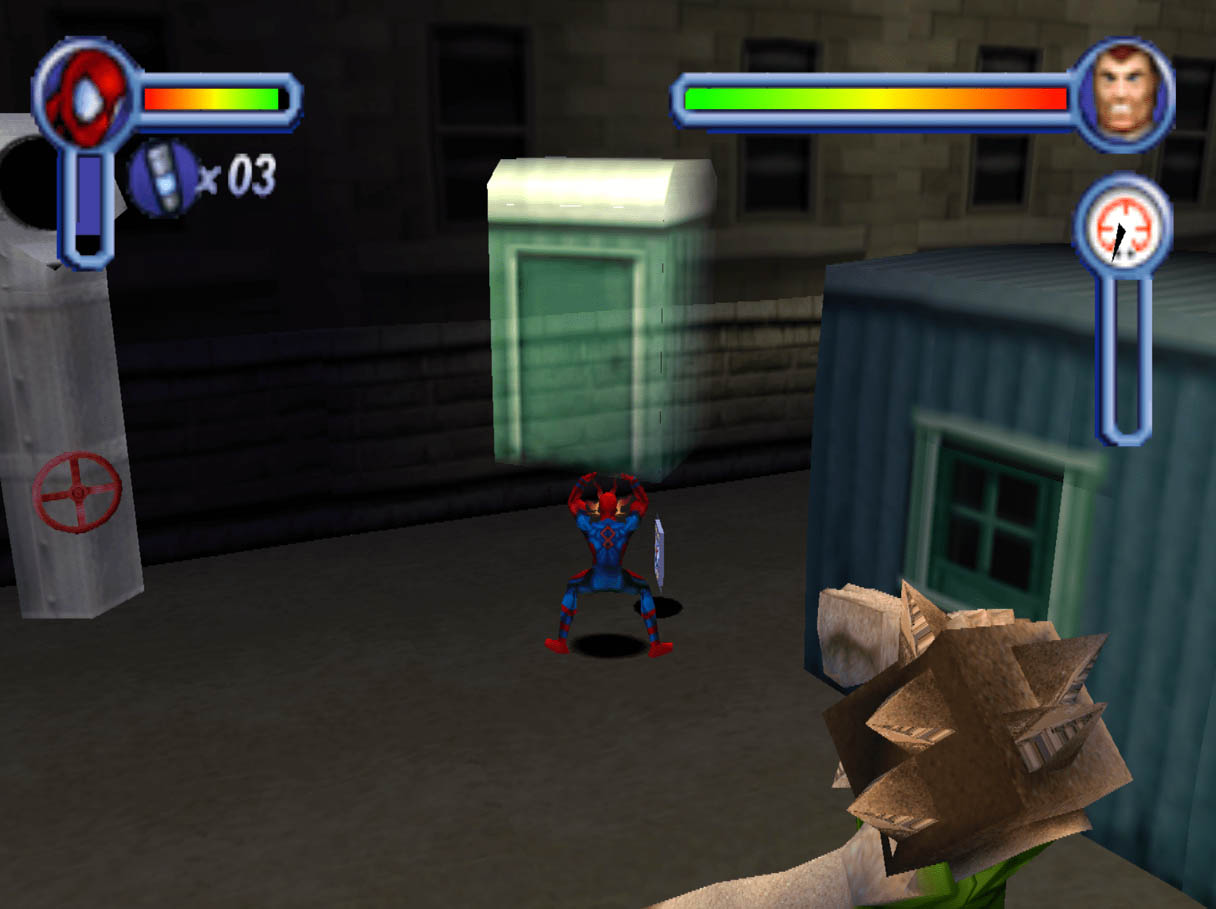Select the compass icon

click(x=1122, y=225)
